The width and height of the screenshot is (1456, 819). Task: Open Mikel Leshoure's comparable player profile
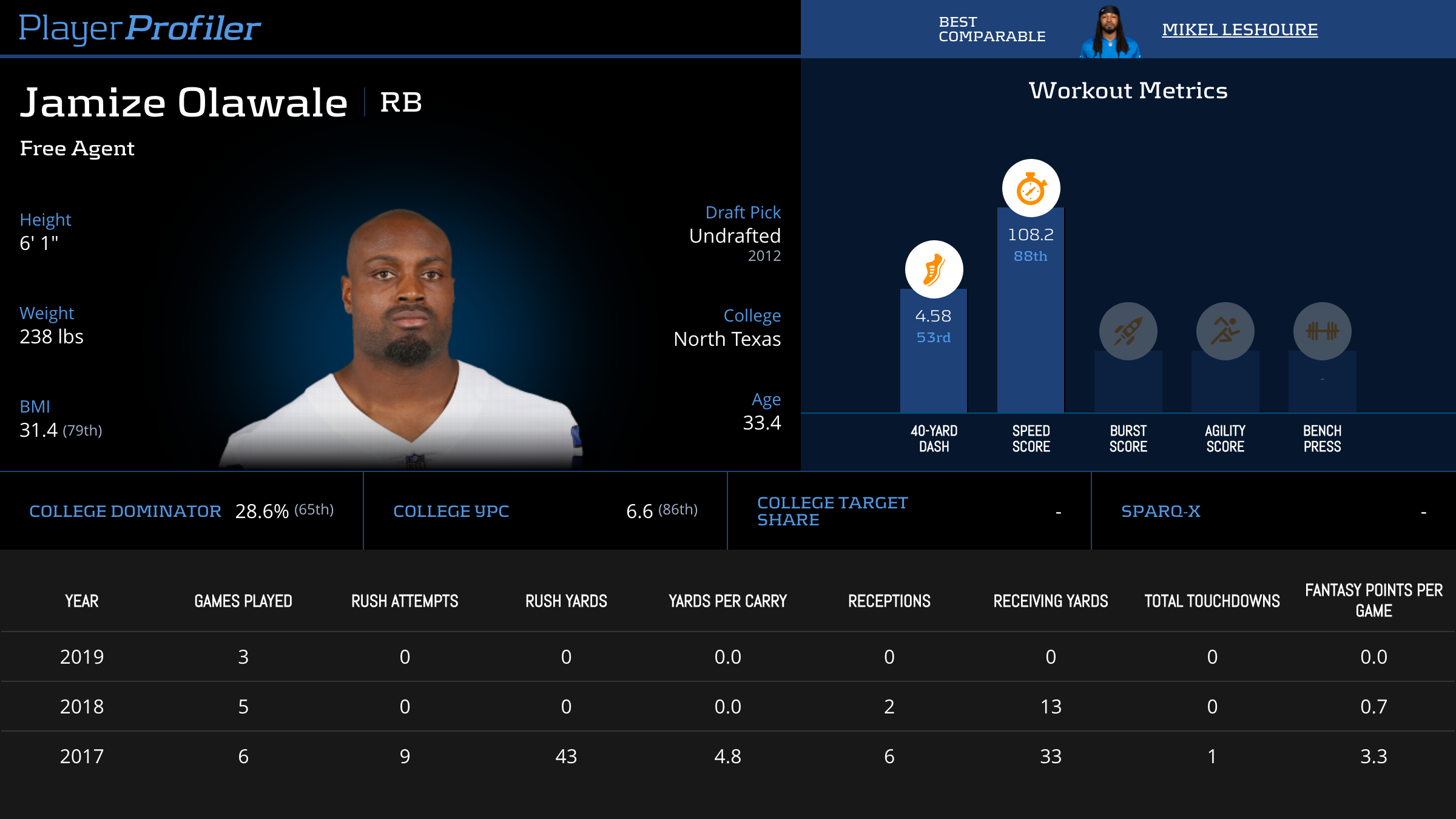(x=1239, y=29)
